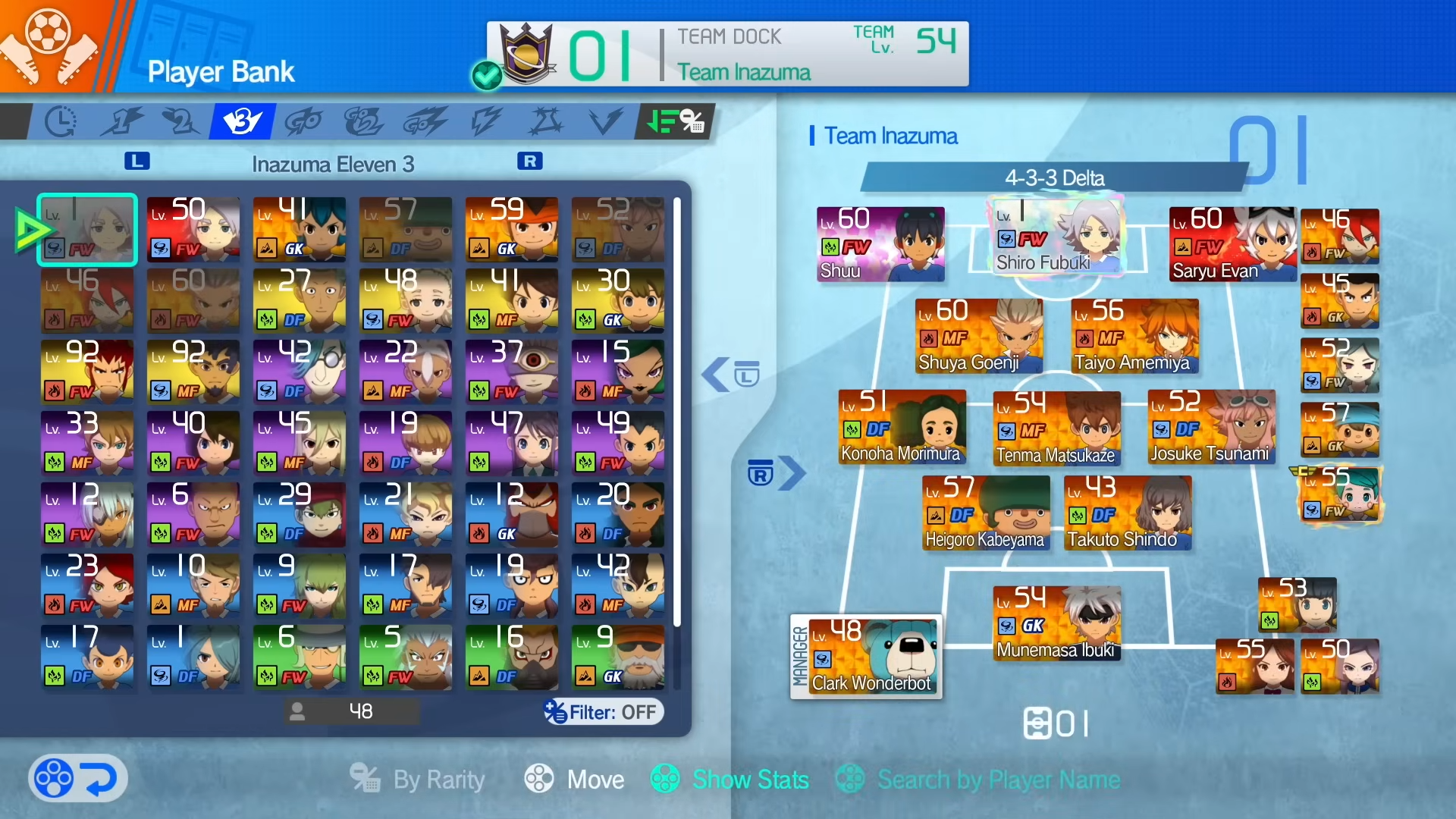Image resolution: width=1456 pixels, height=819 pixels.
Task: Choose Tenma Matsukaze in midfield
Action: tap(1056, 428)
